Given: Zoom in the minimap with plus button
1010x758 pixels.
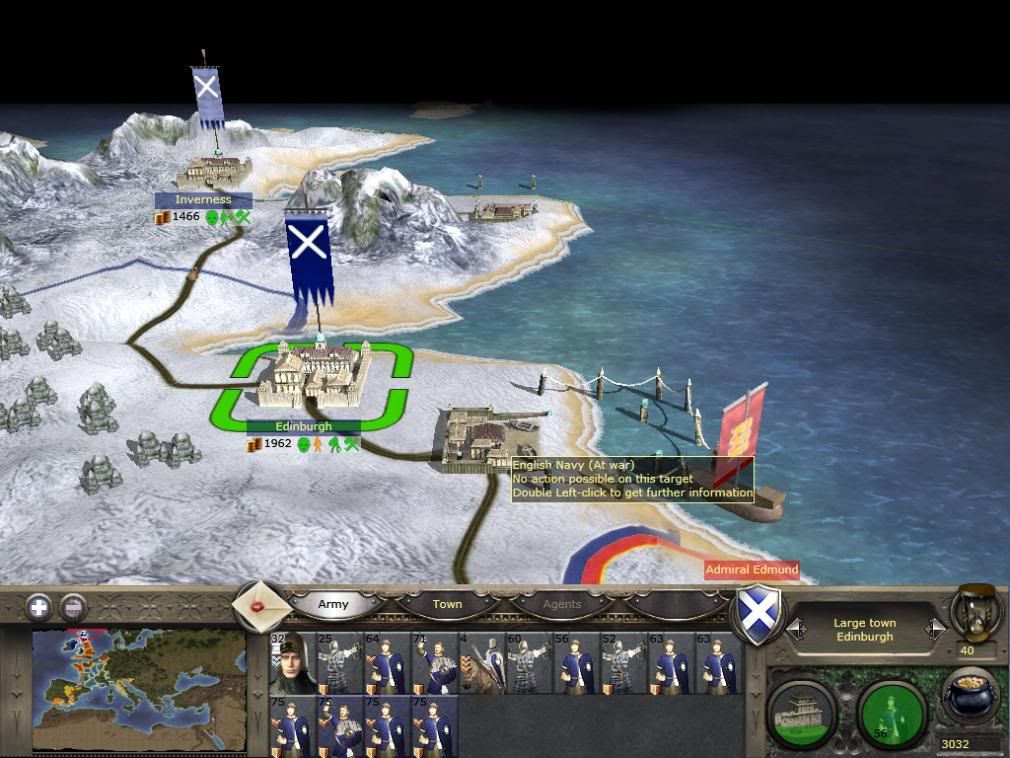Looking at the screenshot, I should [x=39, y=606].
